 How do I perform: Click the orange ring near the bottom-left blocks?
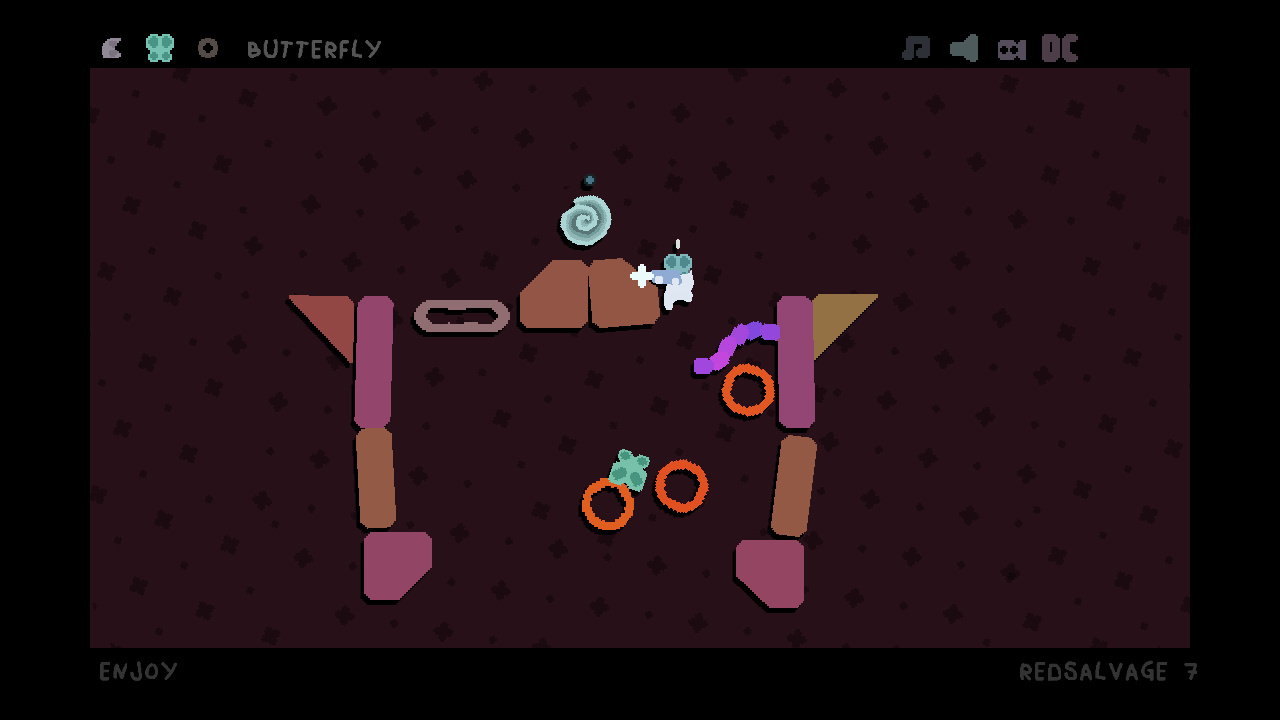tap(606, 506)
